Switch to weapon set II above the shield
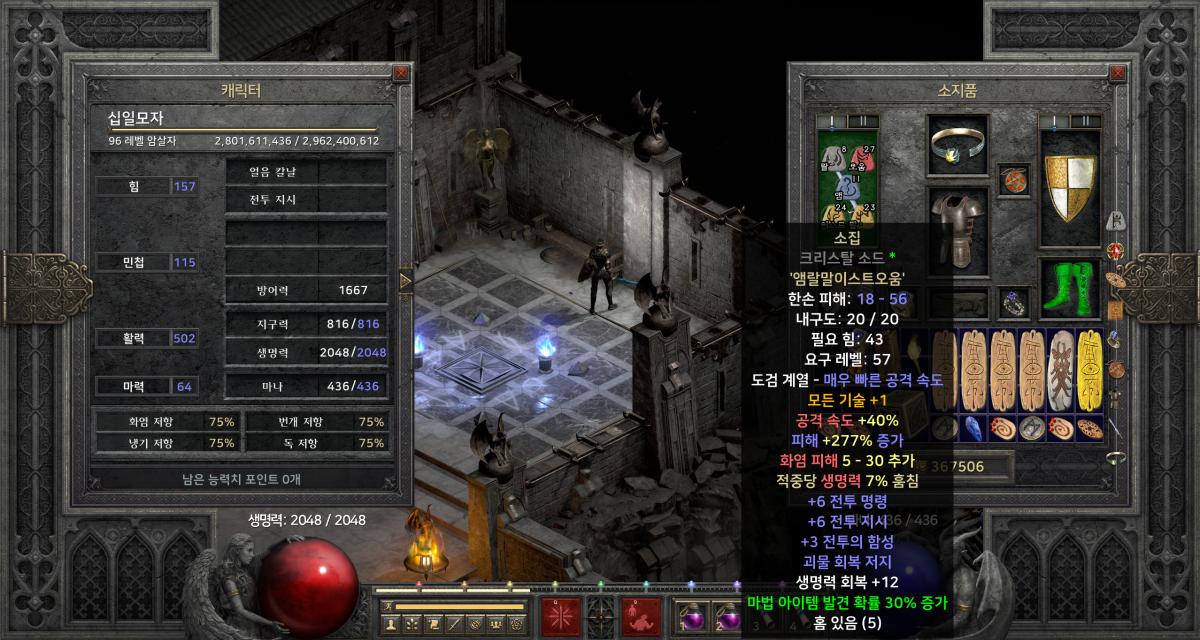 [x=1085, y=121]
